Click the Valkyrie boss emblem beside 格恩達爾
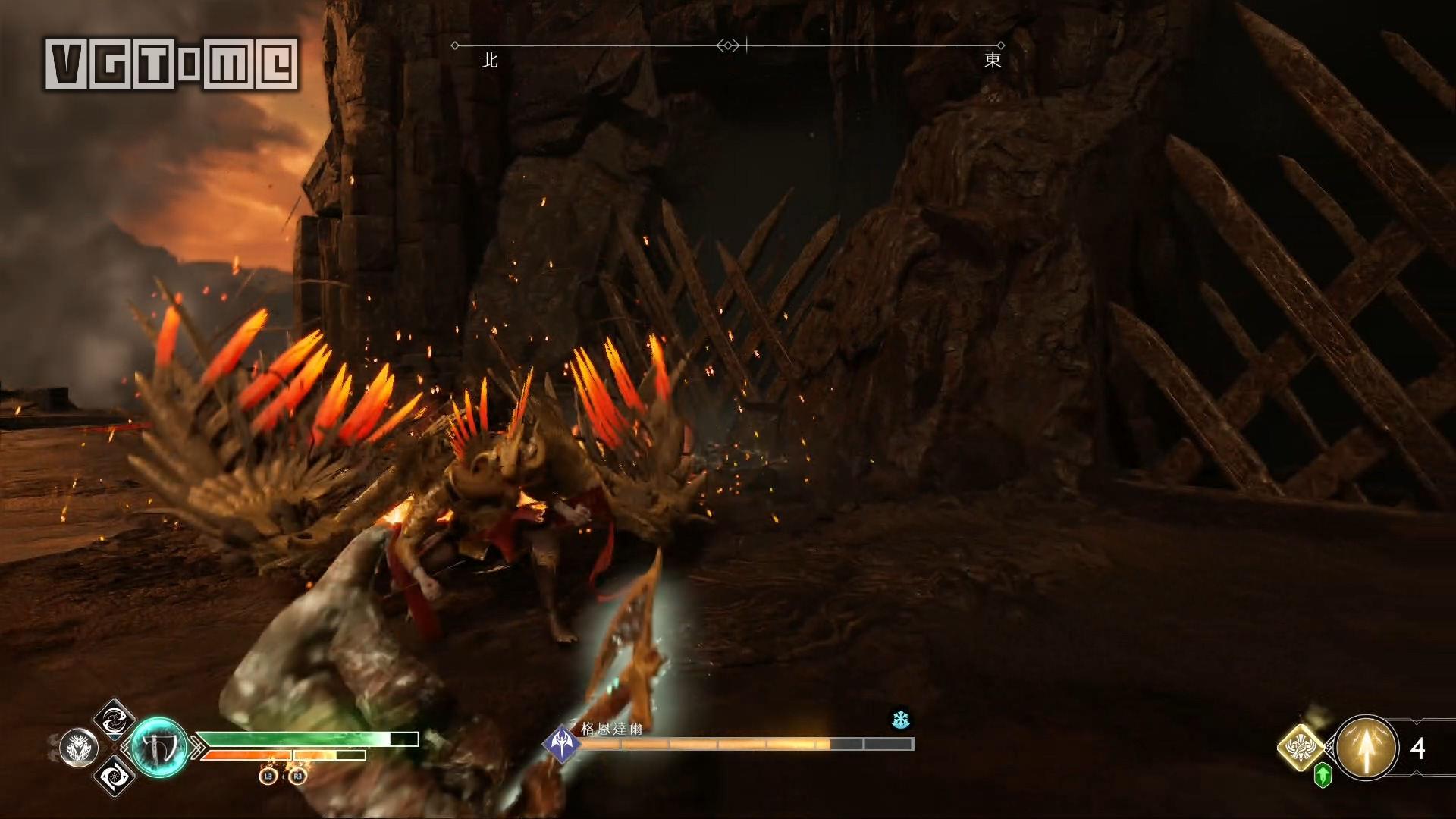The image size is (1456, 819). [x=561, y=742]
